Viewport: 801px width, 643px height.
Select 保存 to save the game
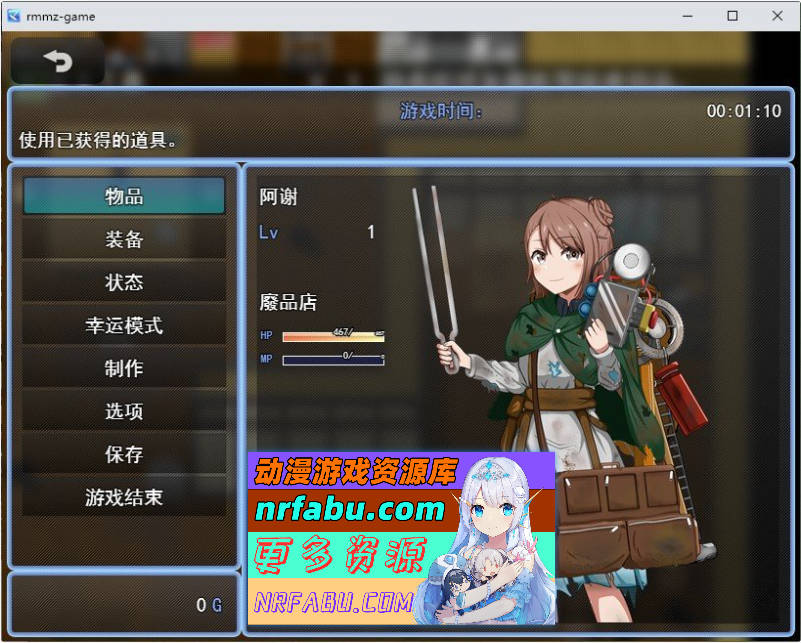point(124,455)
